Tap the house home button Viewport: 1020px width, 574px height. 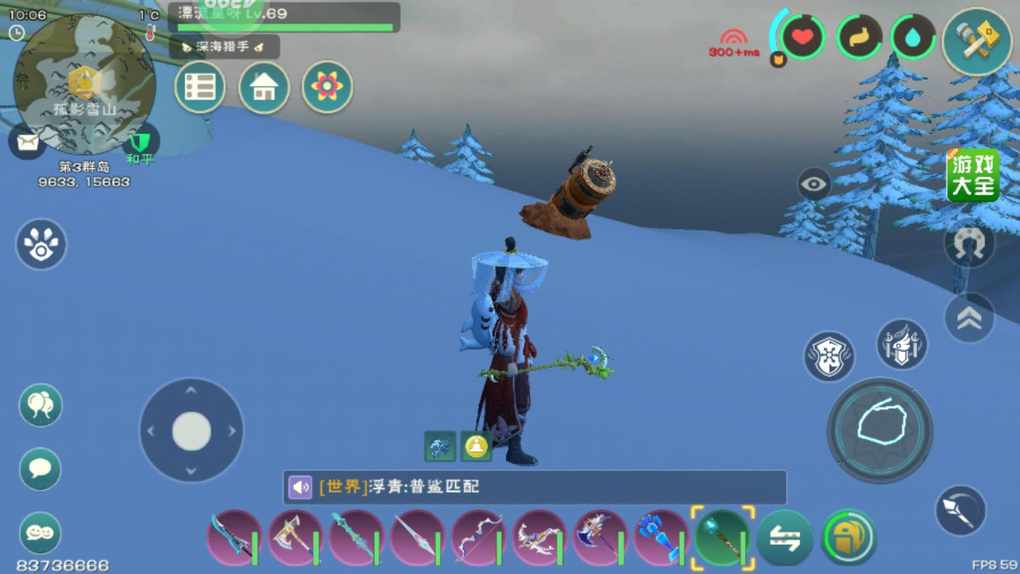tap(264, 88)
